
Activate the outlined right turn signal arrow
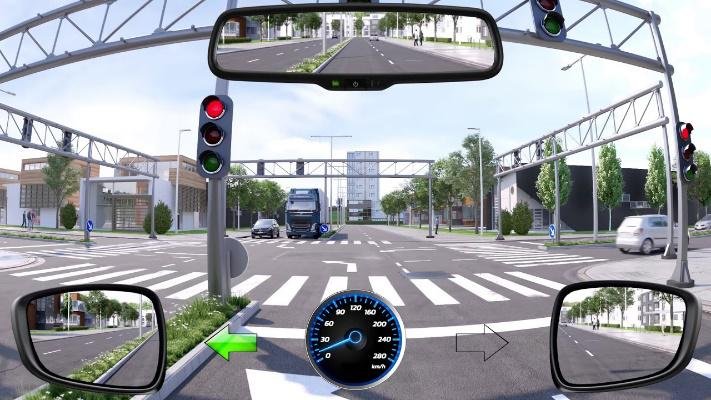tap(481, 343)
